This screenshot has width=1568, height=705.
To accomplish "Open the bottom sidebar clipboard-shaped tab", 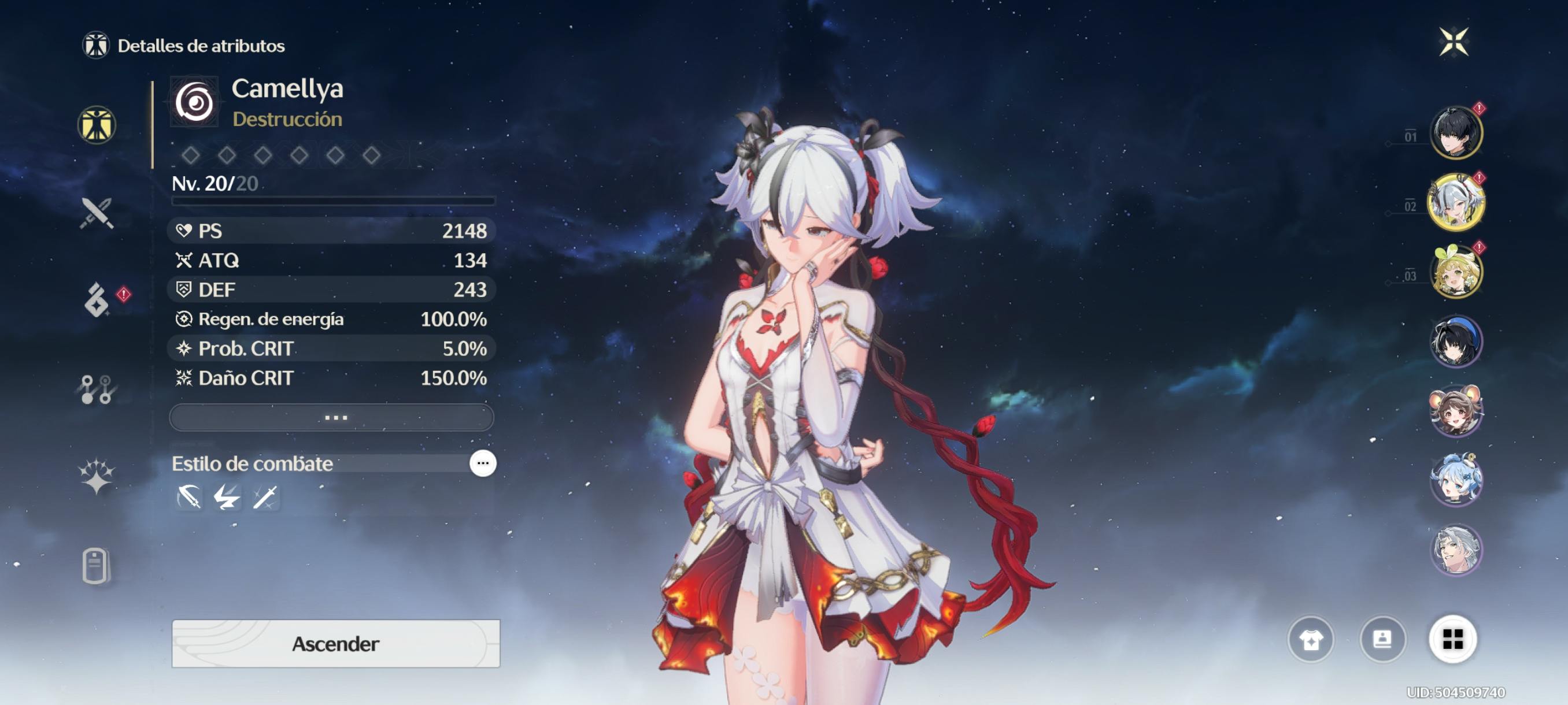I will (x=95, y=566).
